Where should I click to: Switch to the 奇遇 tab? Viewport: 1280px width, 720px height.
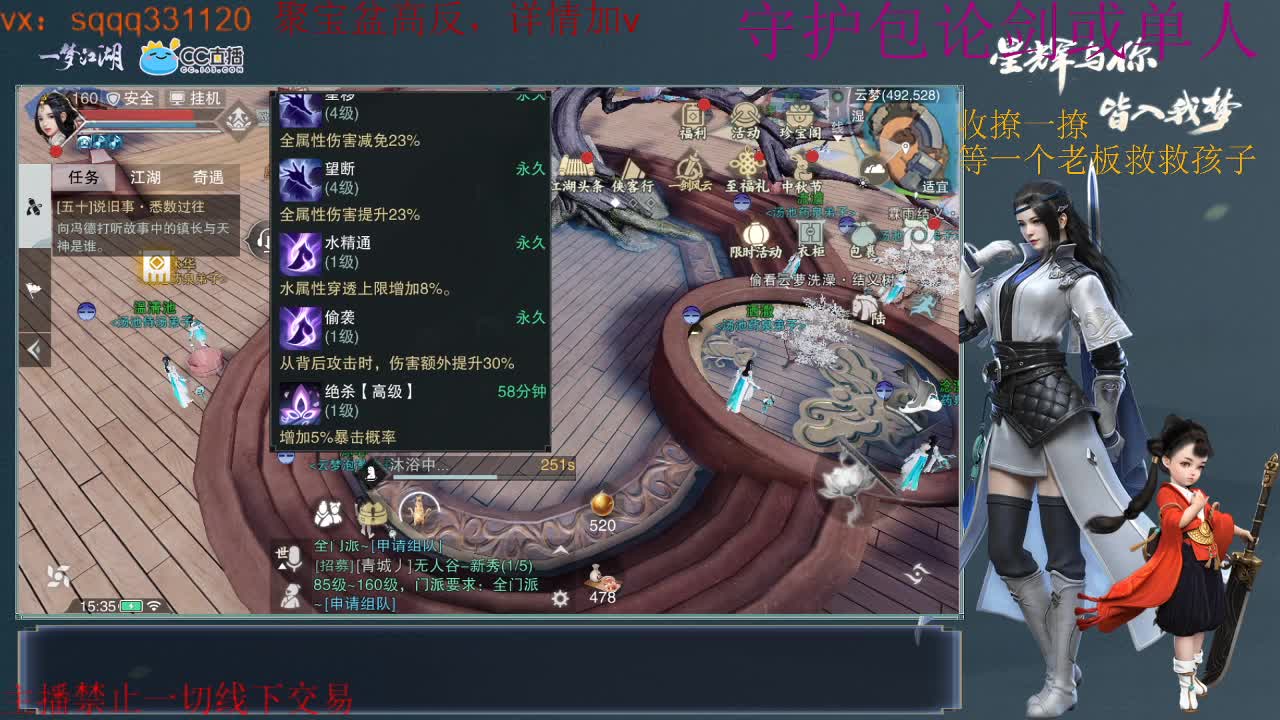[208, 178]
